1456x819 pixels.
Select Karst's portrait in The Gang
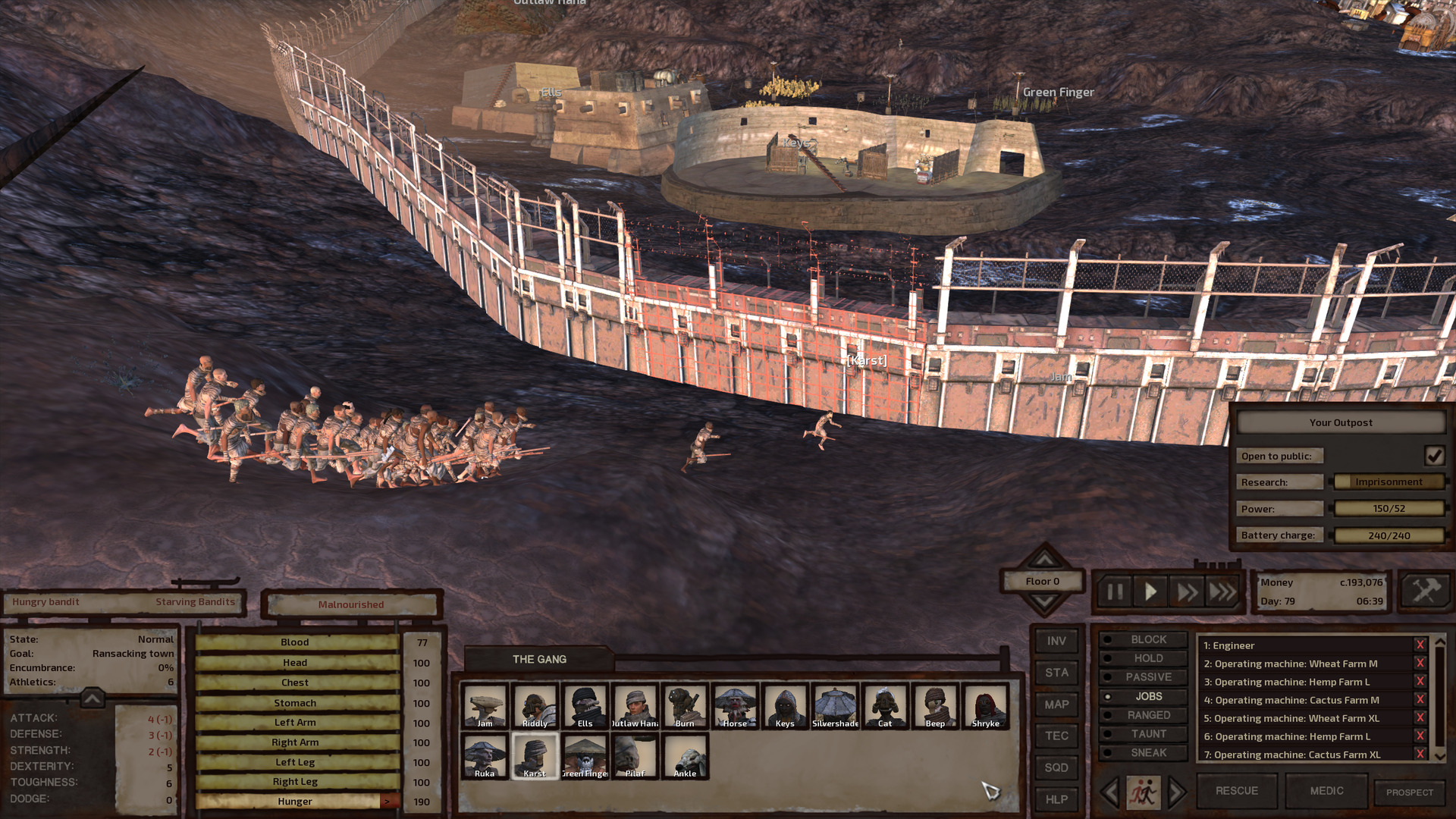pyautogui.click(x=535, y=755)
